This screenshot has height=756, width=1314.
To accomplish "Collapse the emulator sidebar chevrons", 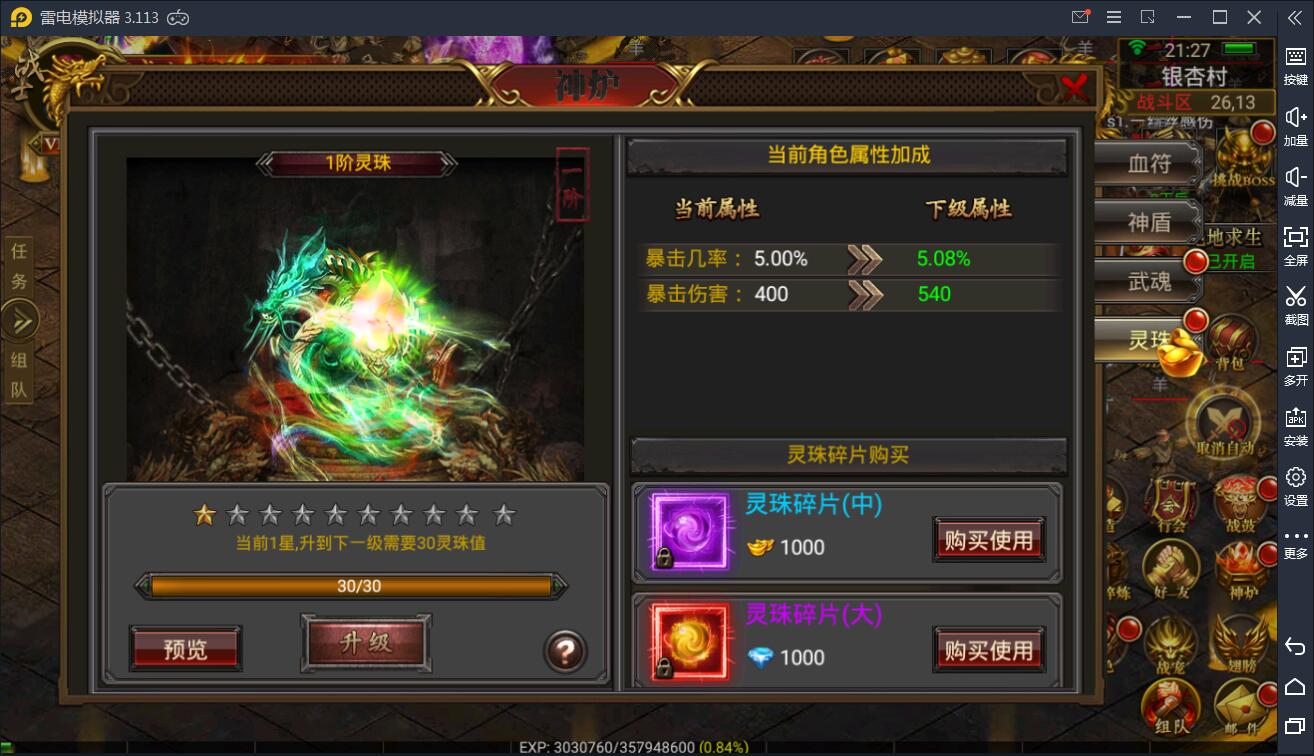I will pyautogui.click(x=1294, y=17).
